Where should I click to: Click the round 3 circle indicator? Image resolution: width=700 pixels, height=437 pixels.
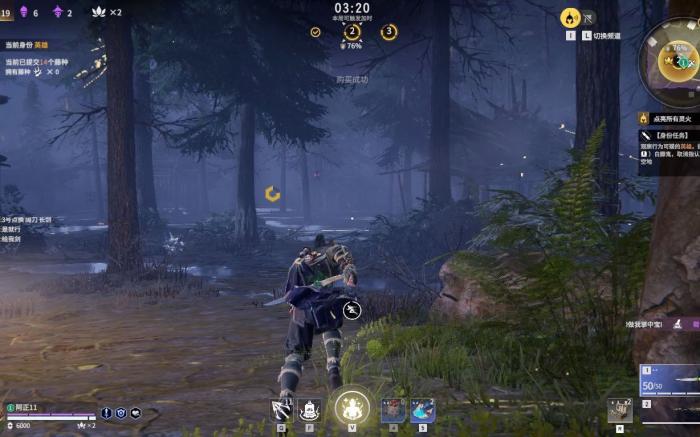pos(388,32)
